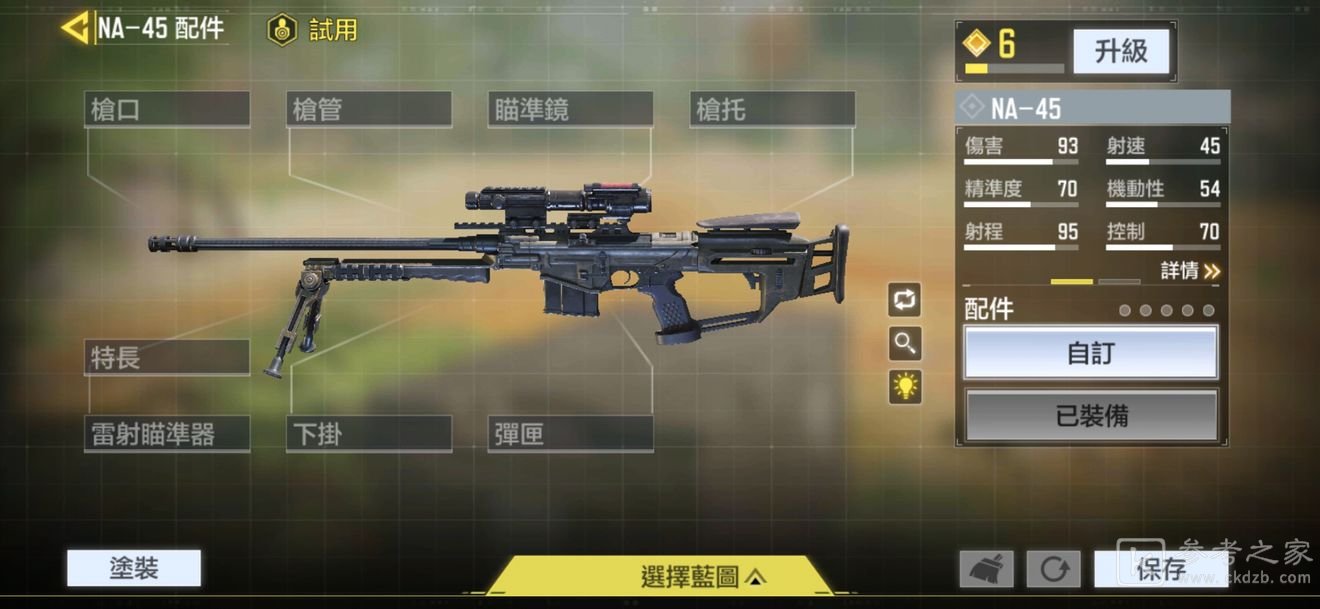Open the 瞄準鏡 optic attachment slot
Image resolution: width=1320 pixels, height=609 pixels.
coord(570,109)
